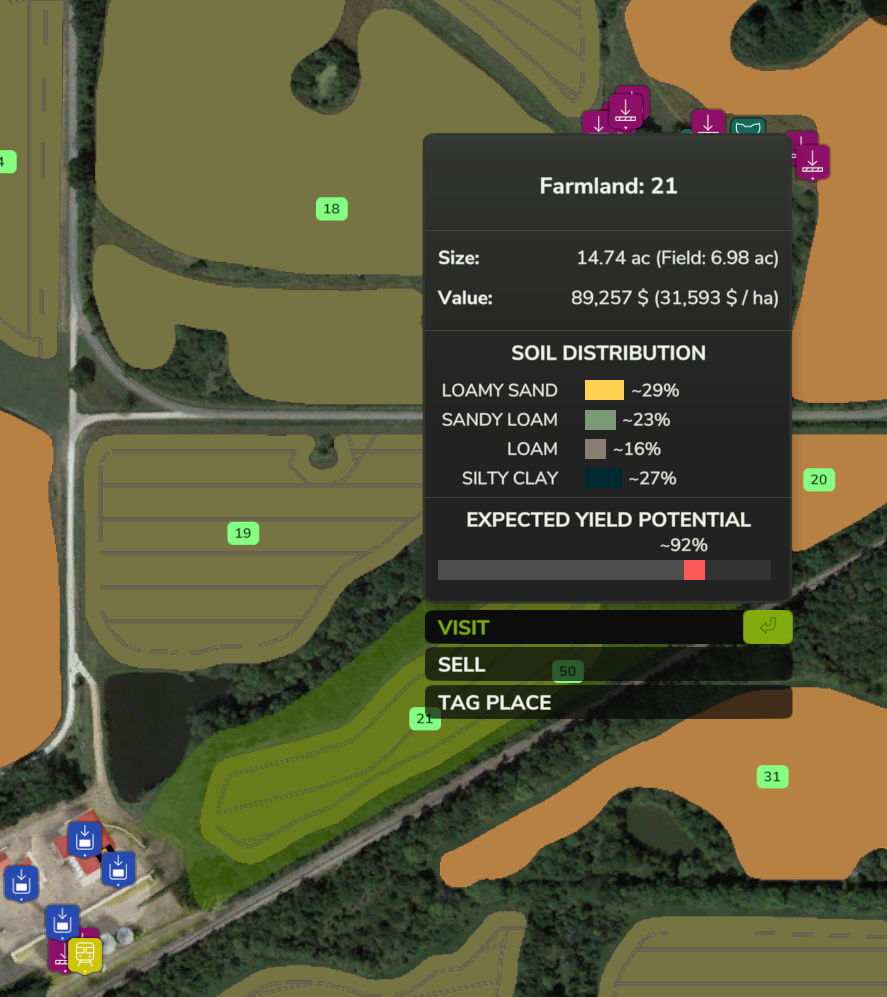Select the farmland 31 number tag
The image size is (887, 997).
772,777
